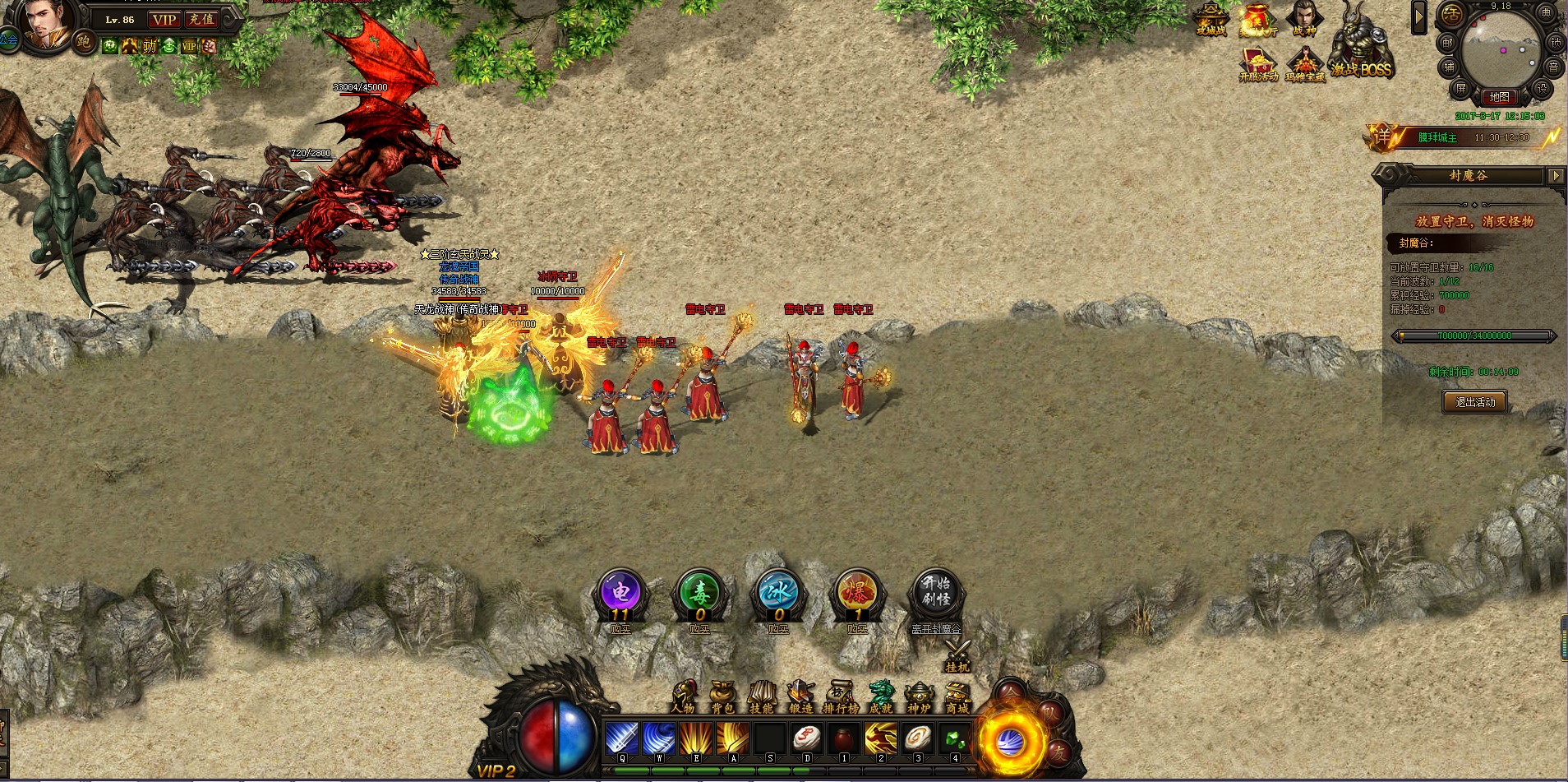Check mail with the 邮 button
The height and width of the screenshot is (782, 1568).
(x=1448, y=42)
